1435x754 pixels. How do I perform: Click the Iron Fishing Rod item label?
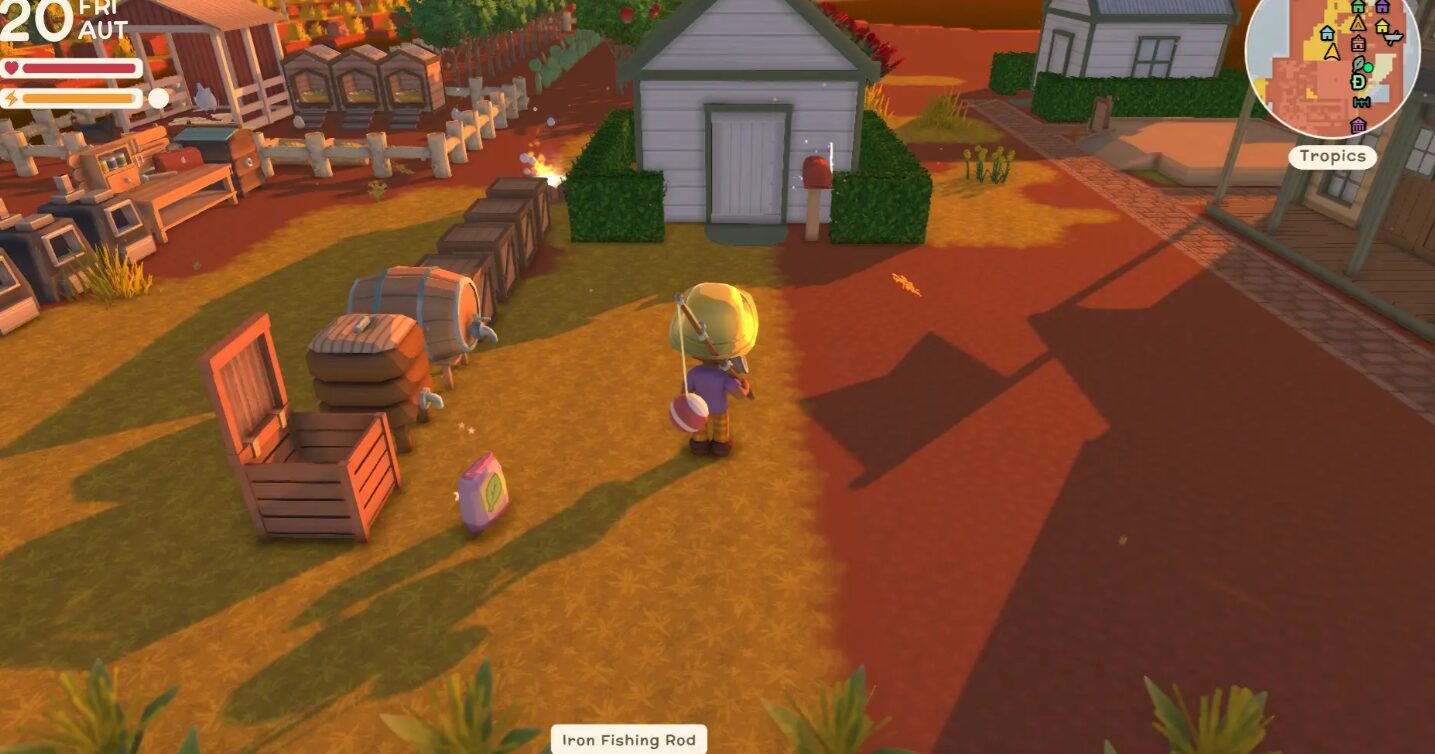[629, 740]
